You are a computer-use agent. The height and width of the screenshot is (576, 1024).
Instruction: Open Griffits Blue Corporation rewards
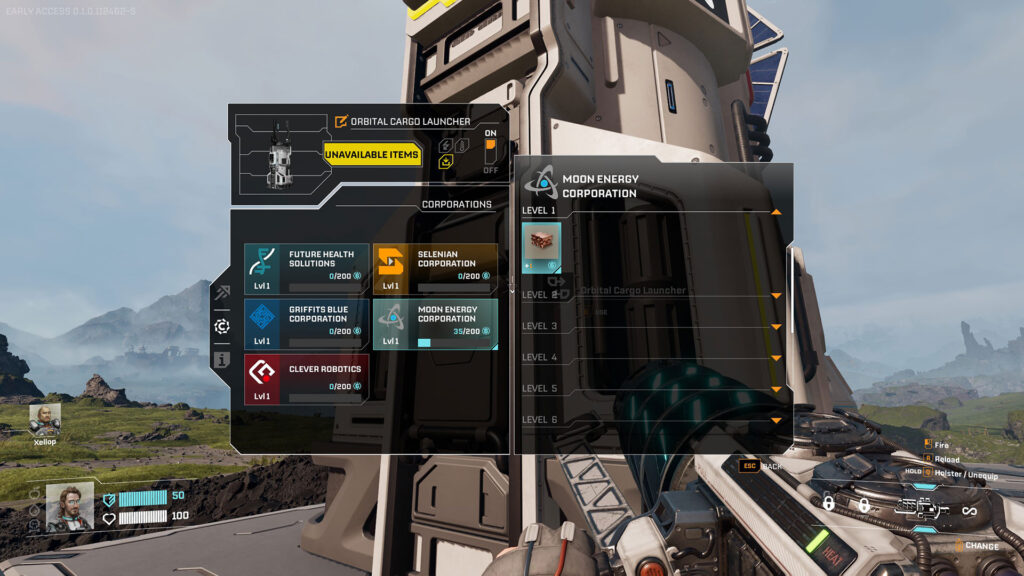click(306, 323)
